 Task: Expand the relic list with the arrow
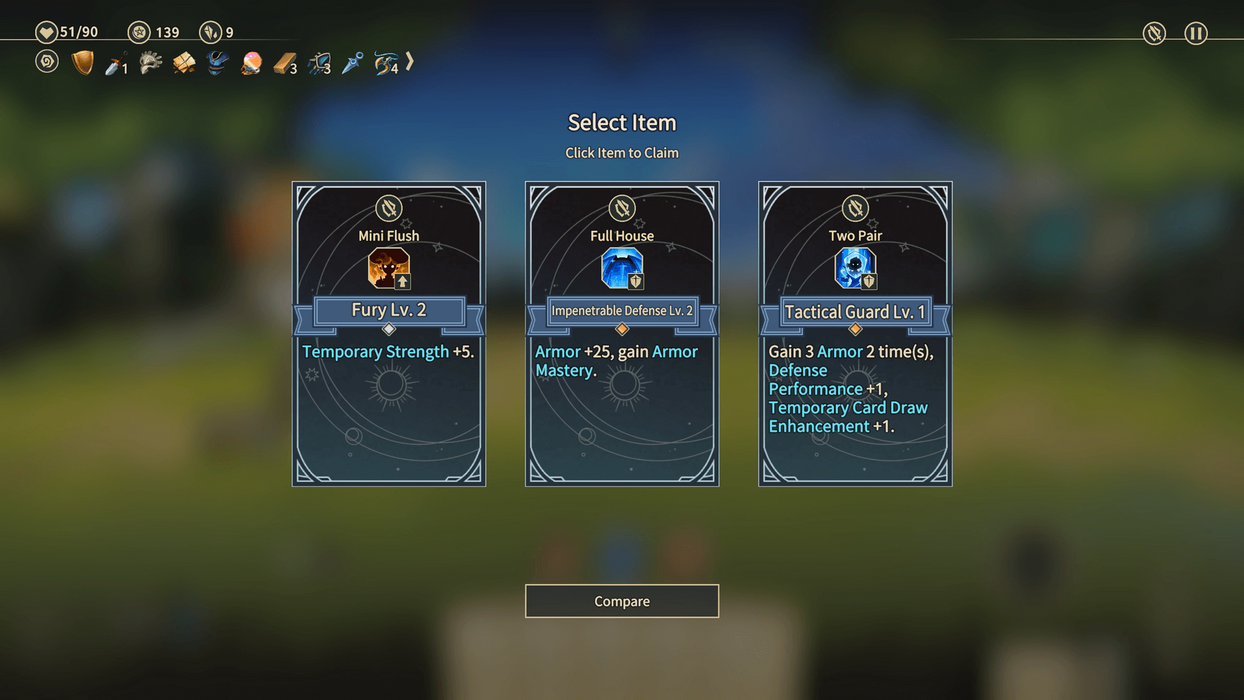coord(409,62)
